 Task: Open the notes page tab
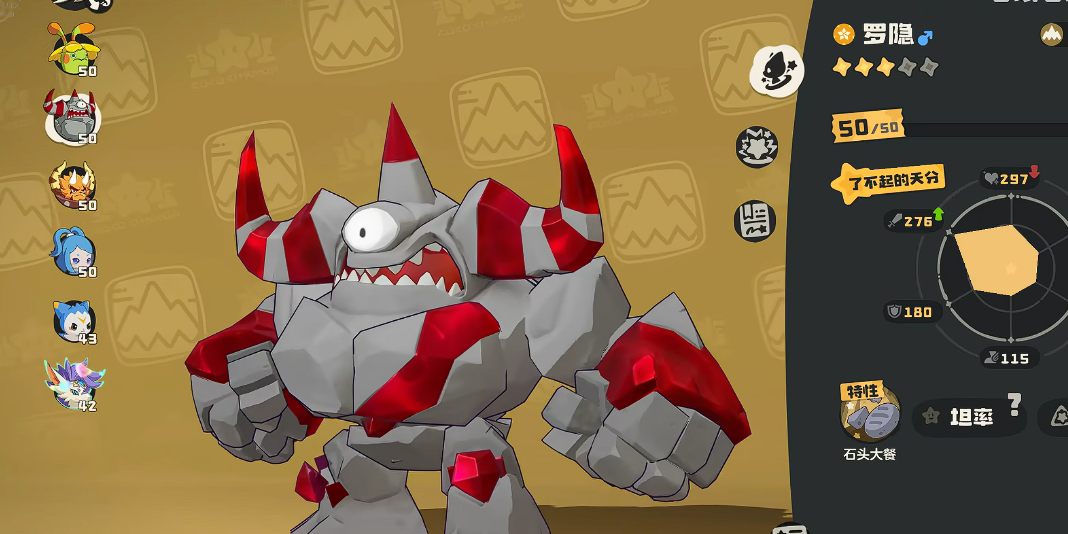click(756, 220)
